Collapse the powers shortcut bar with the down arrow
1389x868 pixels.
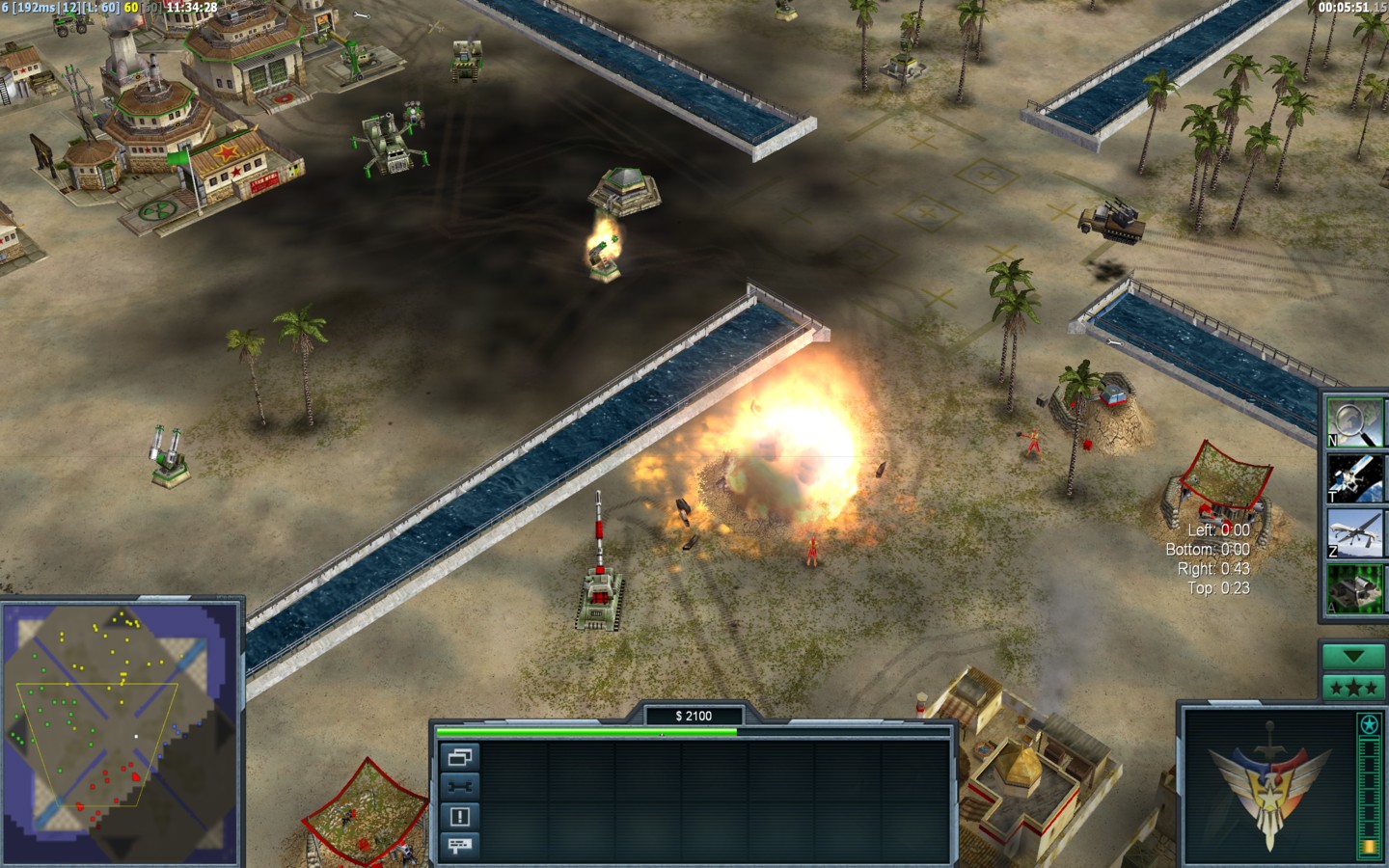[x=1352, y=656]
